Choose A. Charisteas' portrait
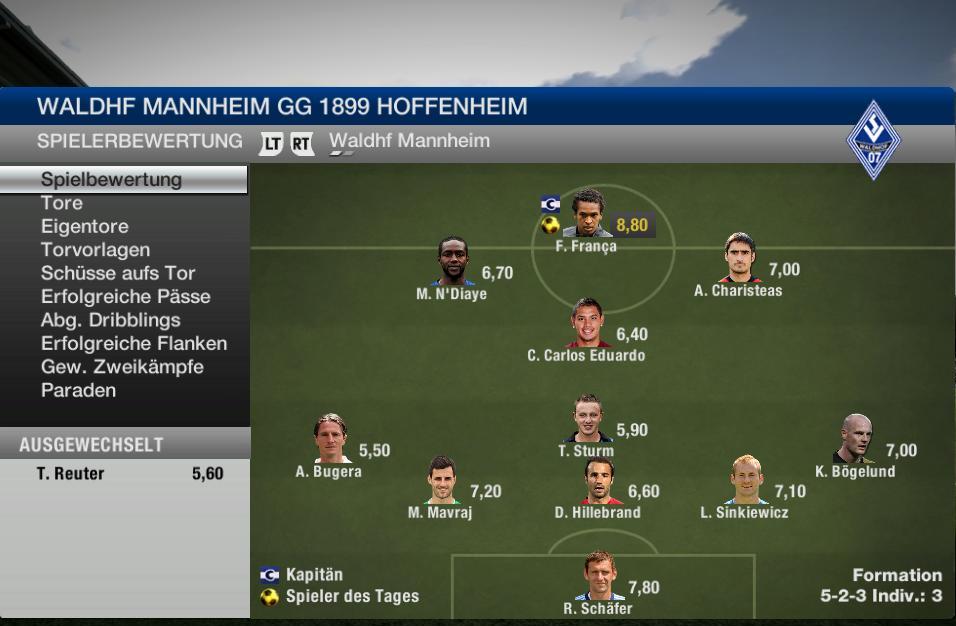The height and width of the screenshot is (626, 956). click(741, 260)
